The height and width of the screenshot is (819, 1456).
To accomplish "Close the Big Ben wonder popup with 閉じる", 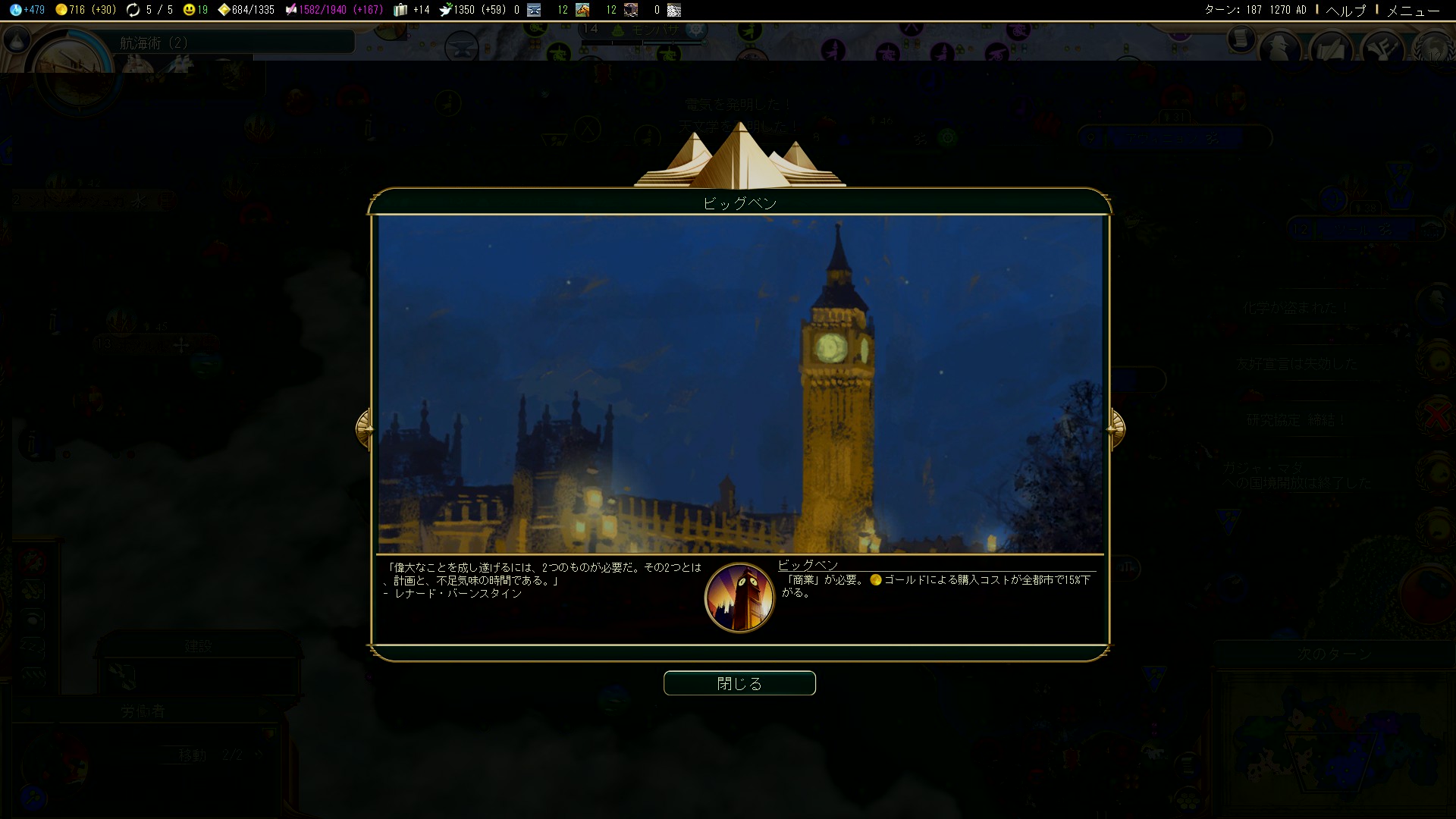I will [739, 683].
